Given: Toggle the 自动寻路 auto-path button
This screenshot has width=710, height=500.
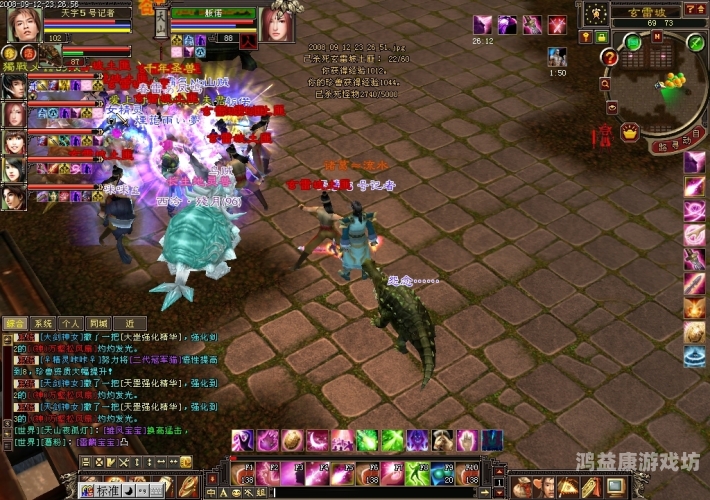Looking at the screenshot, I should coord(675,146).
